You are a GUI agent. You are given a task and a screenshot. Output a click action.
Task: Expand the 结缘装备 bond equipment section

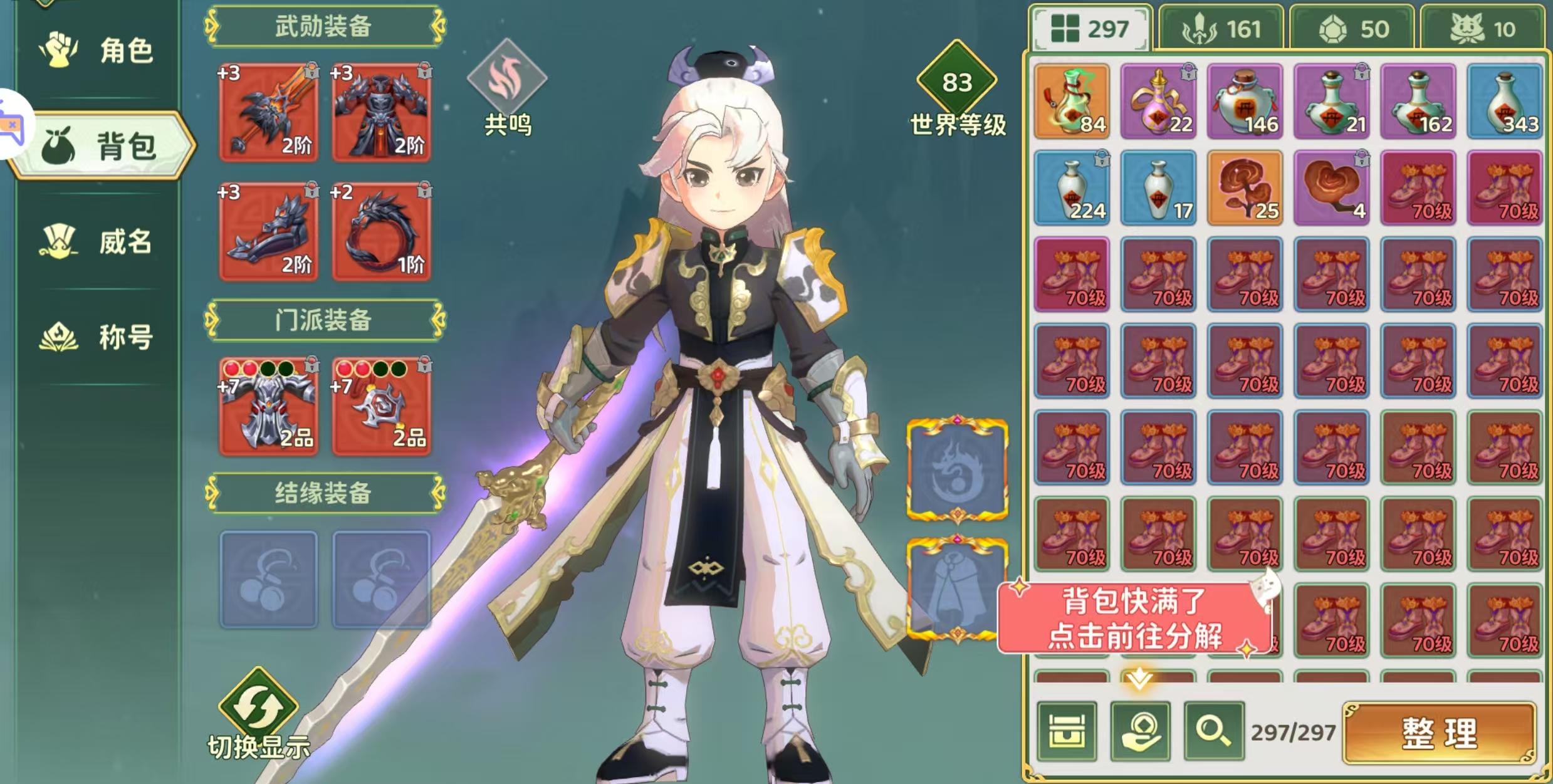point(323,494)
